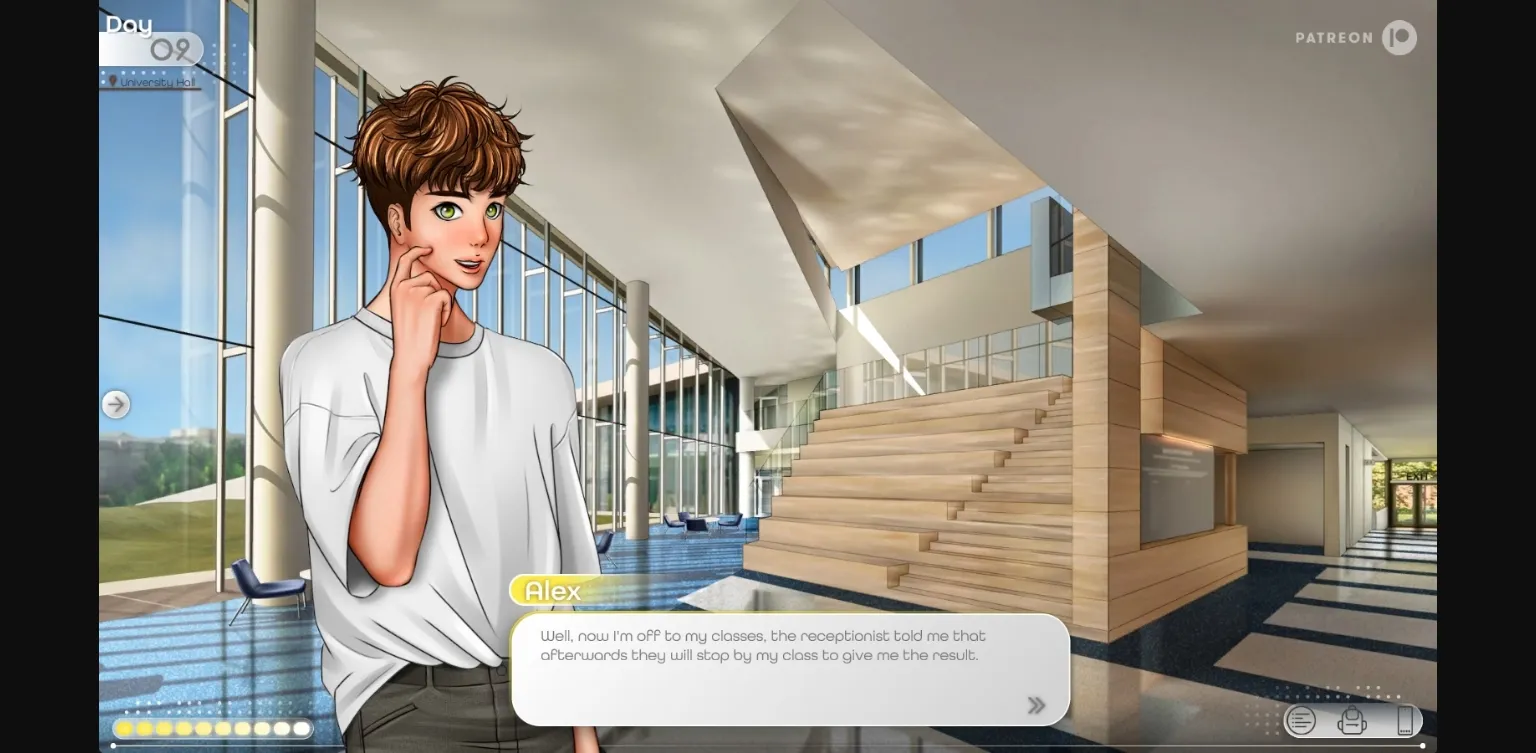1536x753 pixels.
Task: Skip dialogue using the fast-forward chevrons
Action: pyautogui.click(x=1036, y=704)
